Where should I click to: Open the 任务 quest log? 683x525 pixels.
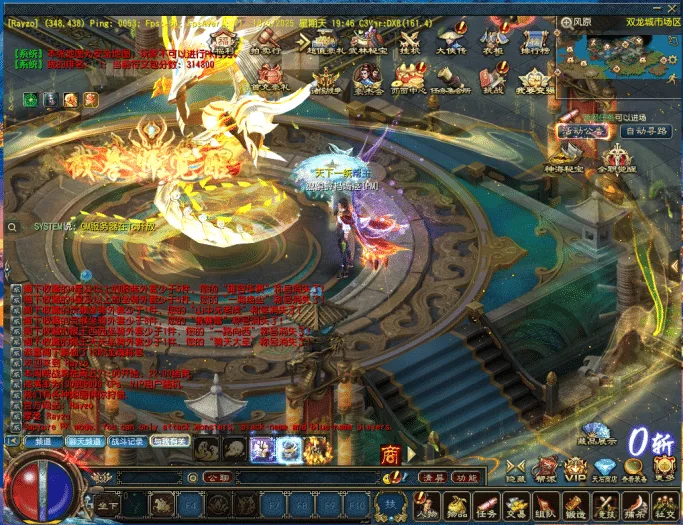point(486,505)
